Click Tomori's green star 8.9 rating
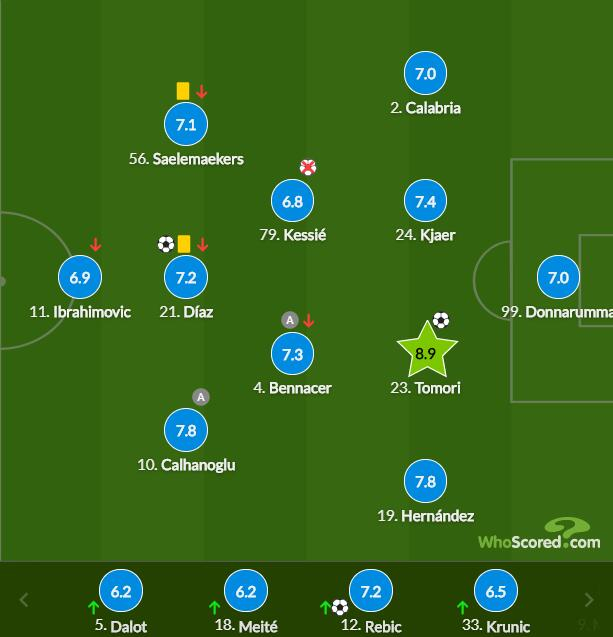Screen dimensions: 613x637 point(426,353)
